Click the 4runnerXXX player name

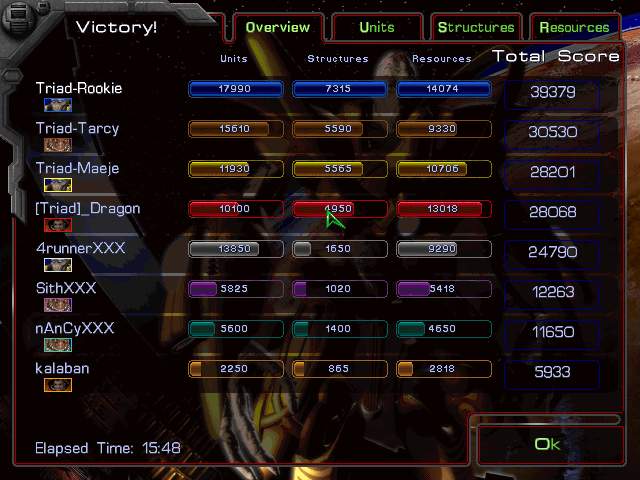click(x=80, y=248)
